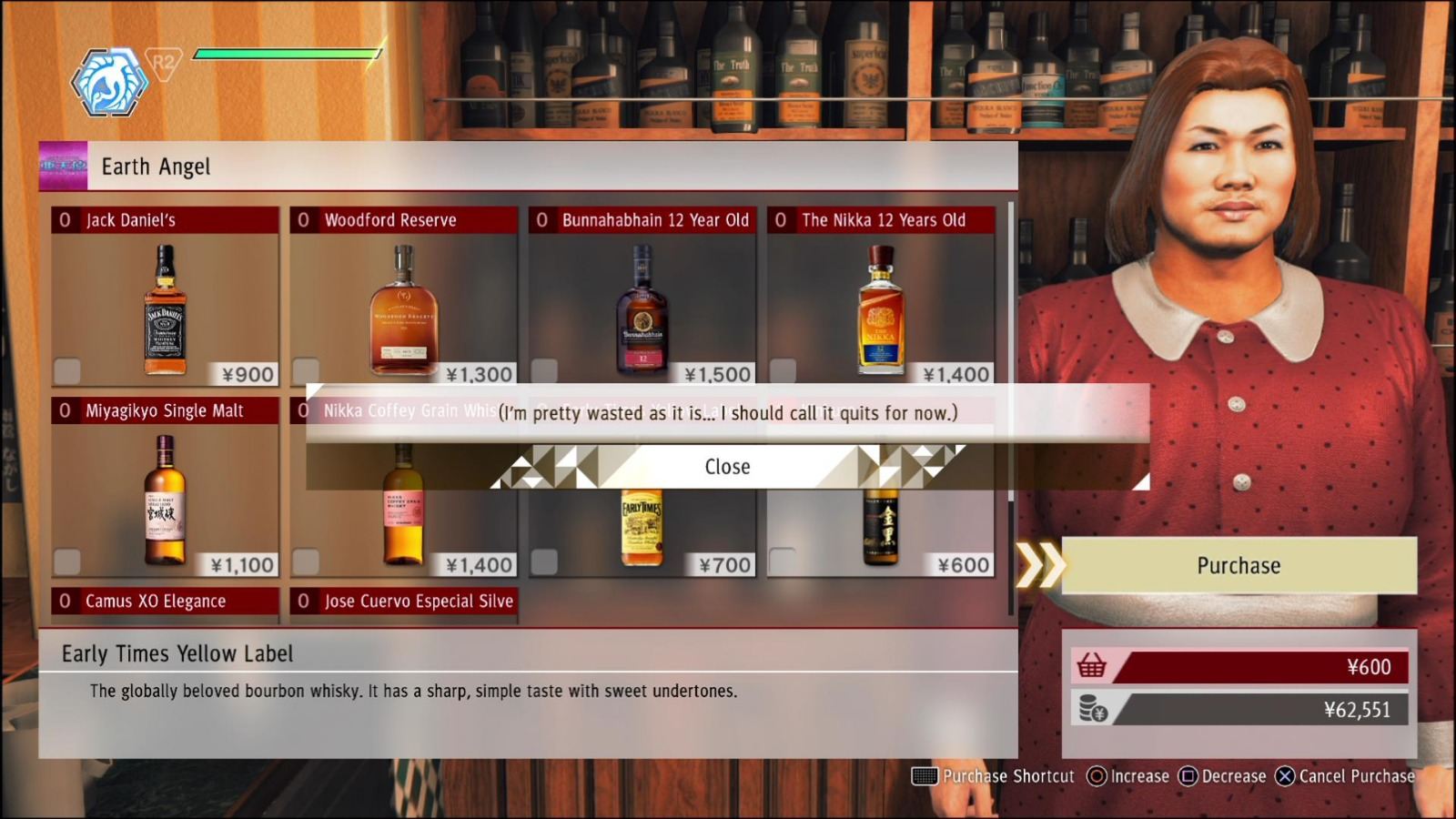Screen dimensions: 1456x819
Task: Click the Purchase button
Action: 1238,564
